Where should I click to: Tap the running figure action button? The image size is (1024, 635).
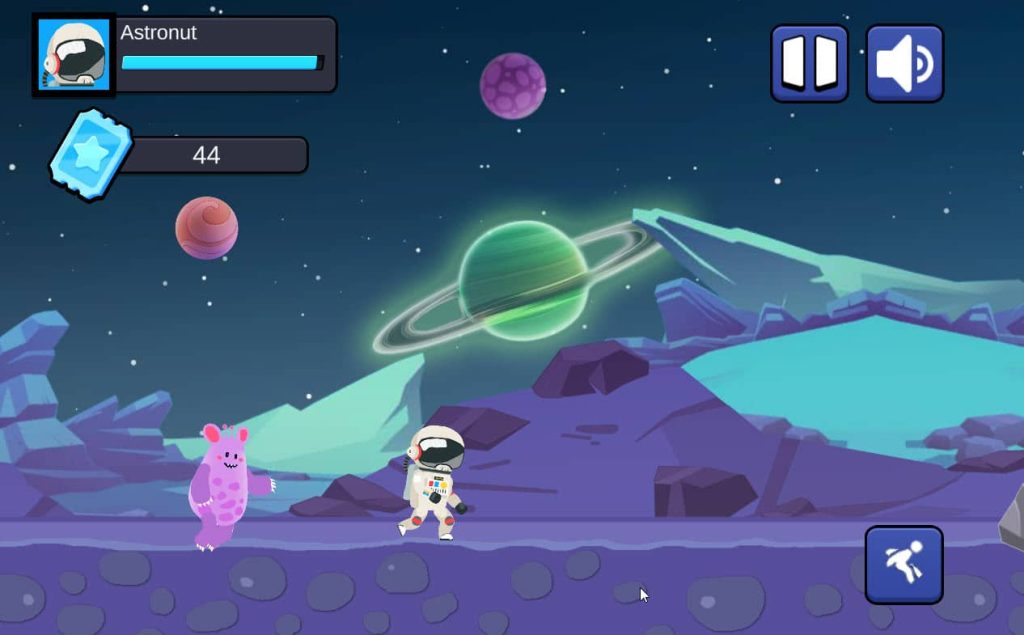pos(904,565)
